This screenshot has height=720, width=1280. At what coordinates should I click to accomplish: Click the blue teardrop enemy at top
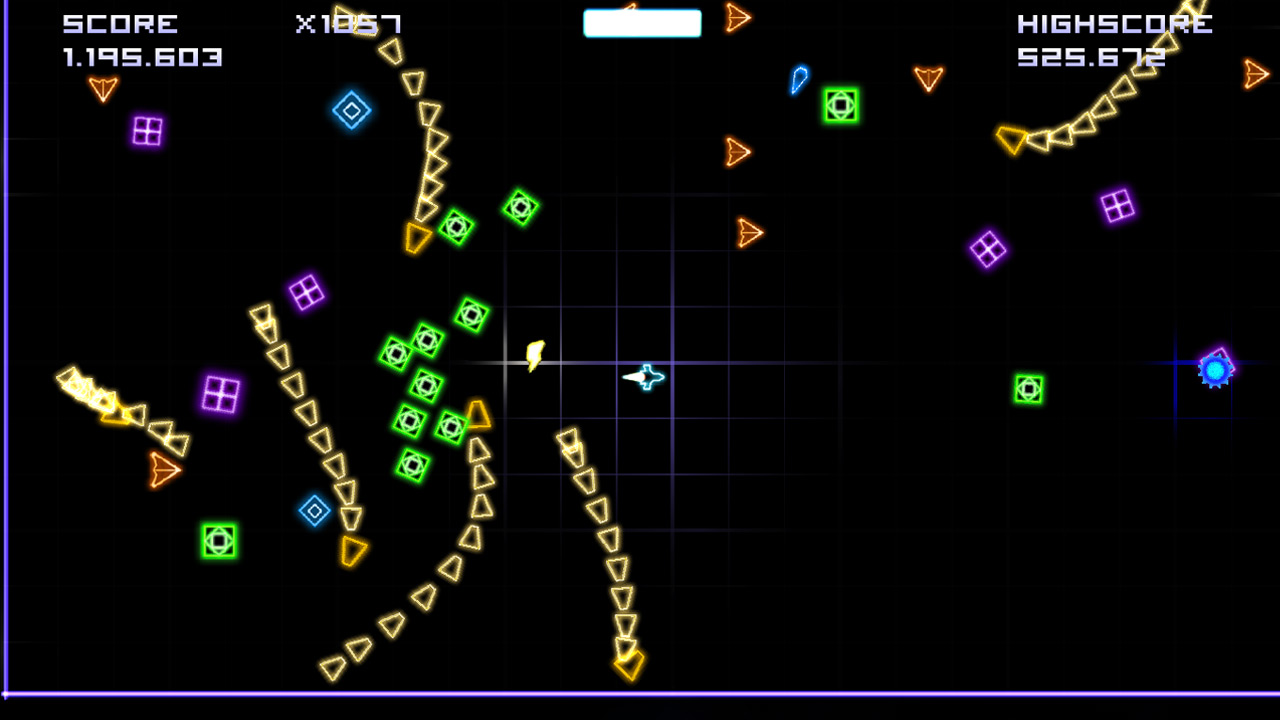click(x=797, y=79)
